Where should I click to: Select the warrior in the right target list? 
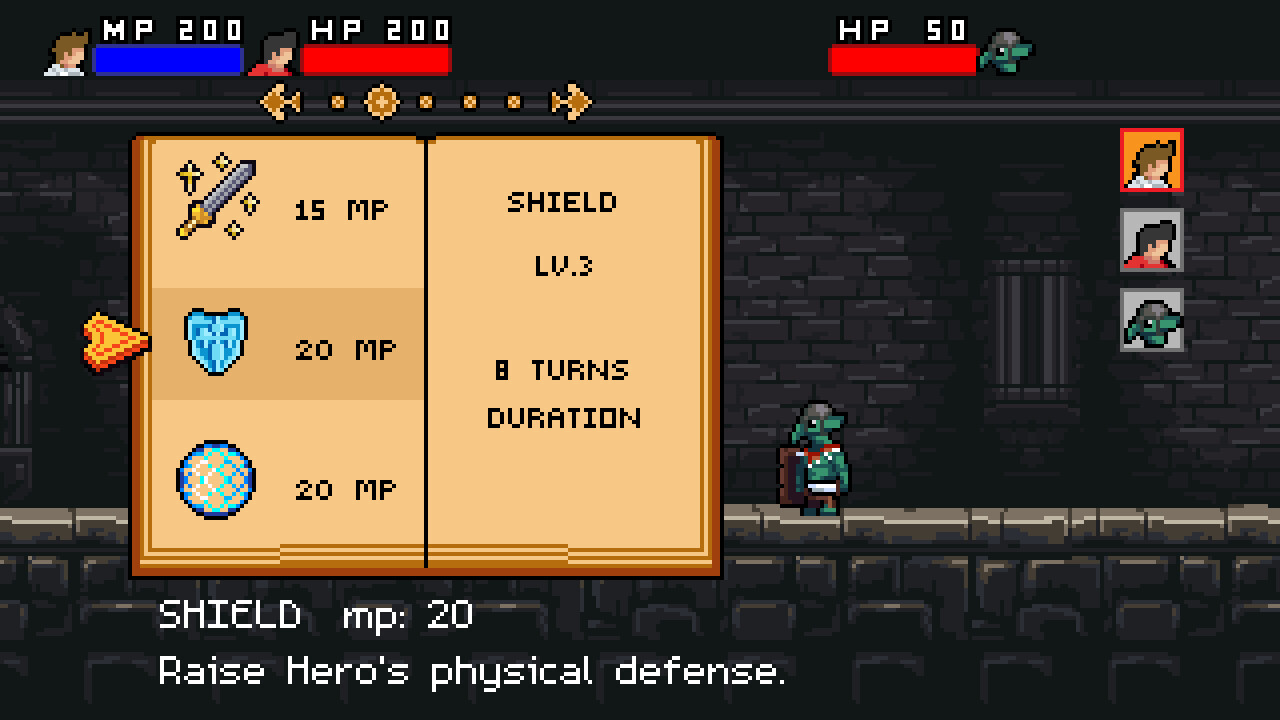tap(1151, 240)
